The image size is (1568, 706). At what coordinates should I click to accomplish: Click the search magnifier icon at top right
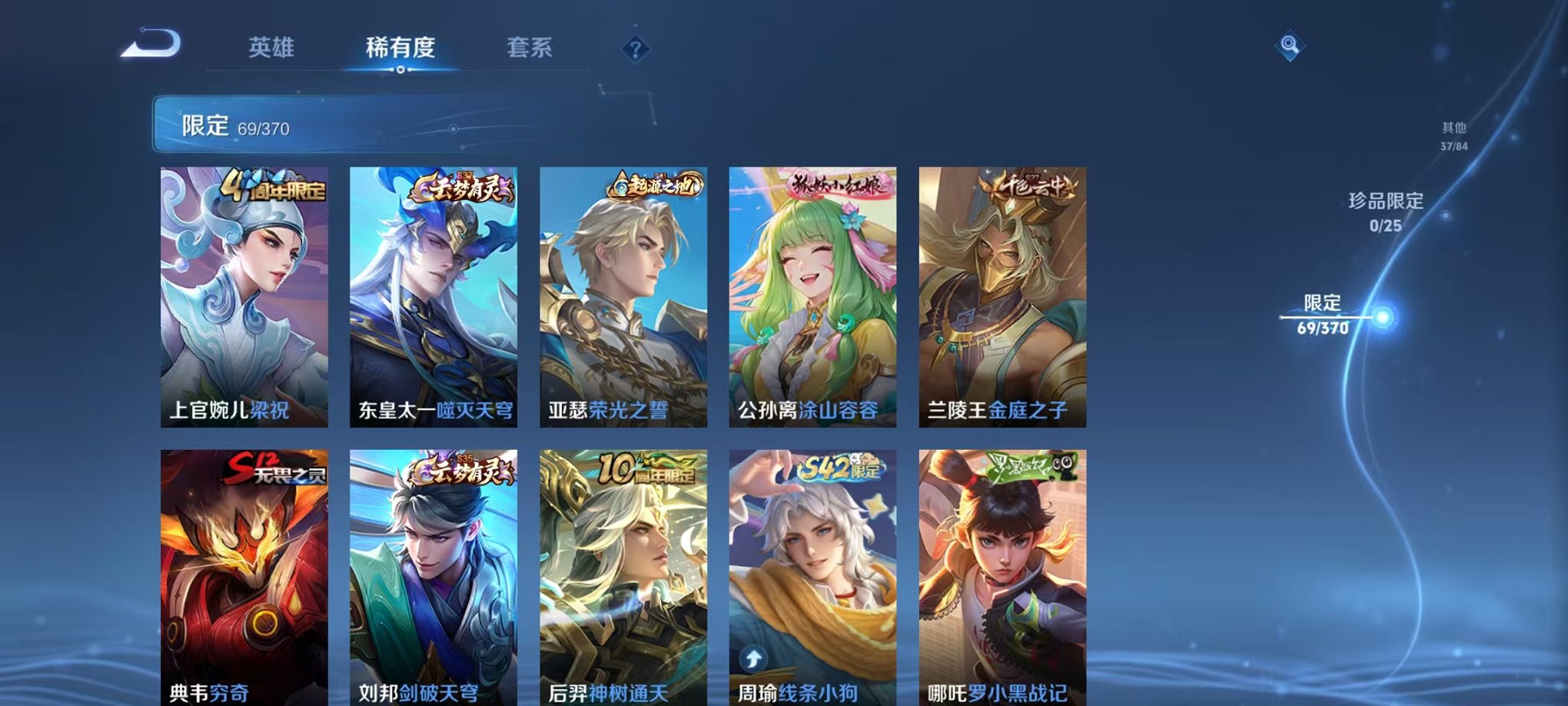(x=1291, y=46)
